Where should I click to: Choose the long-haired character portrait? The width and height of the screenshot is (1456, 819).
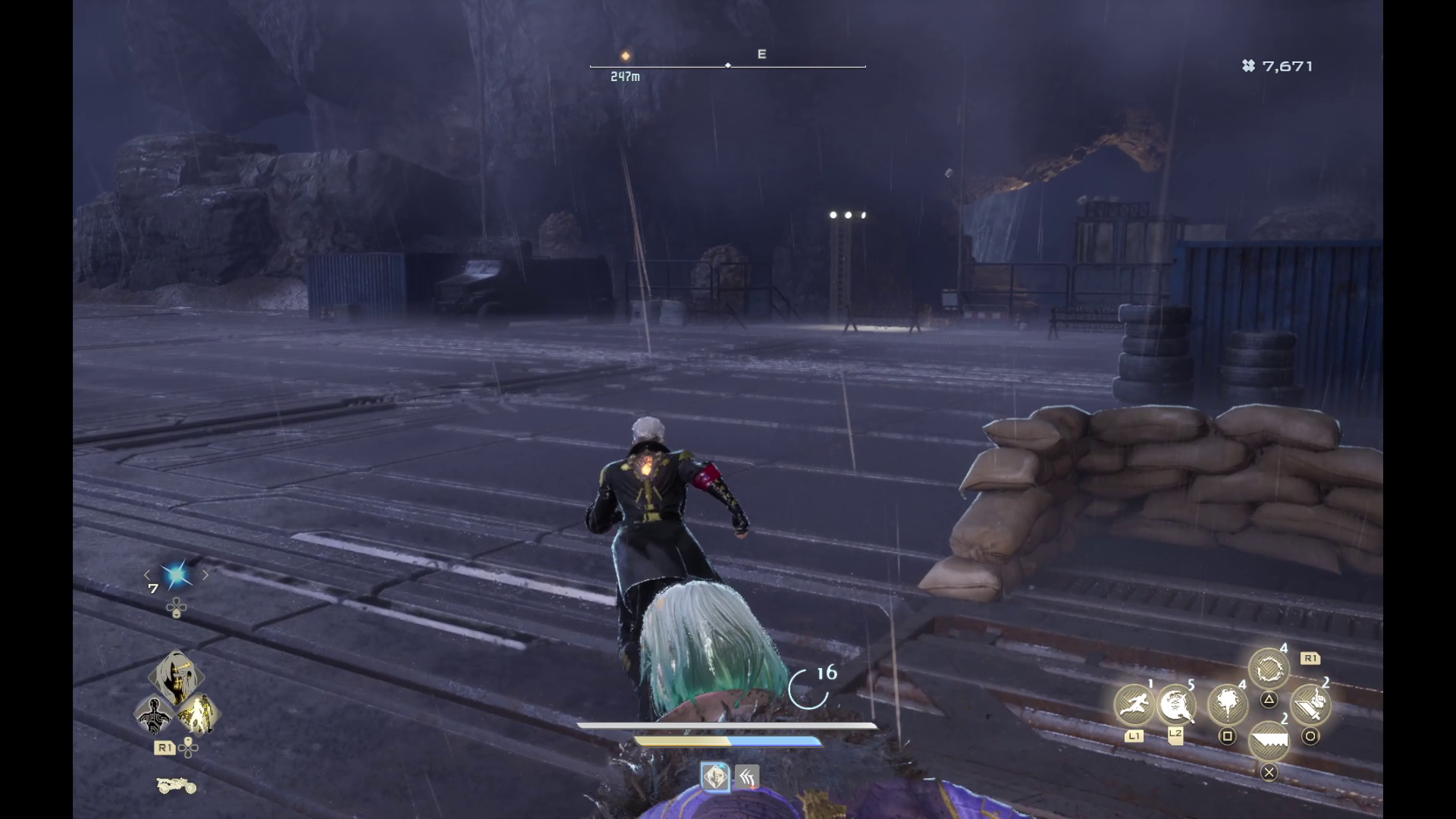(x=176, y=677)
